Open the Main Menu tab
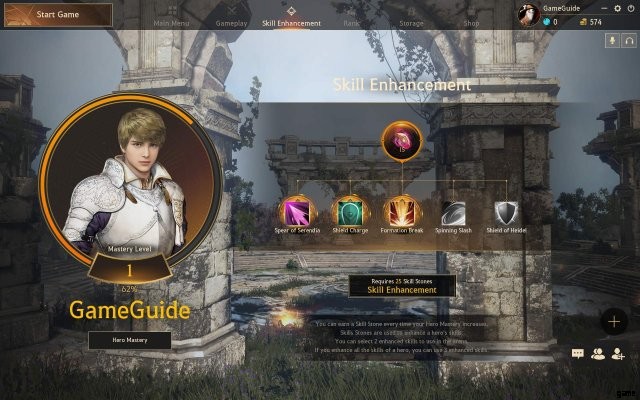Viewport: 640px width, 400px height. [x=174, y=22]
